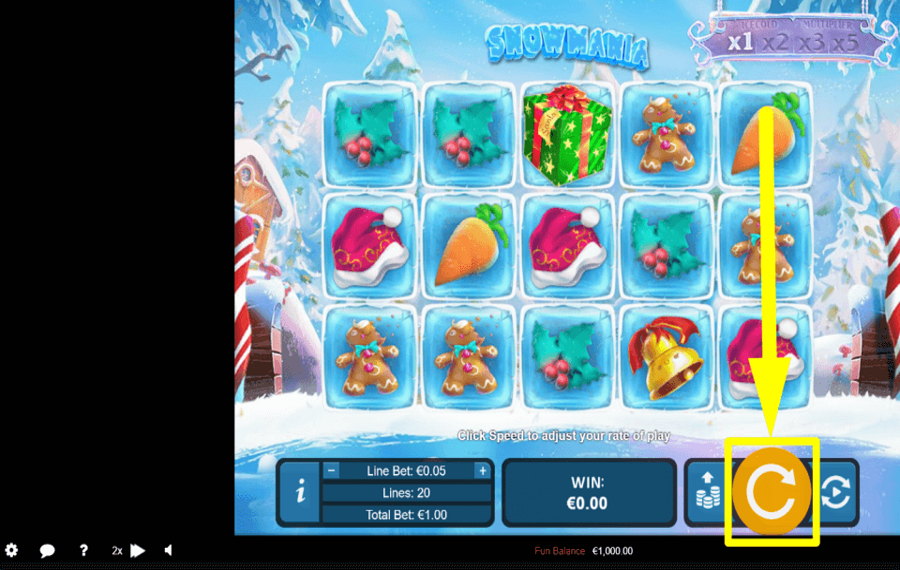
Task: Open the gear settings icon
Action: coord(12,550)
